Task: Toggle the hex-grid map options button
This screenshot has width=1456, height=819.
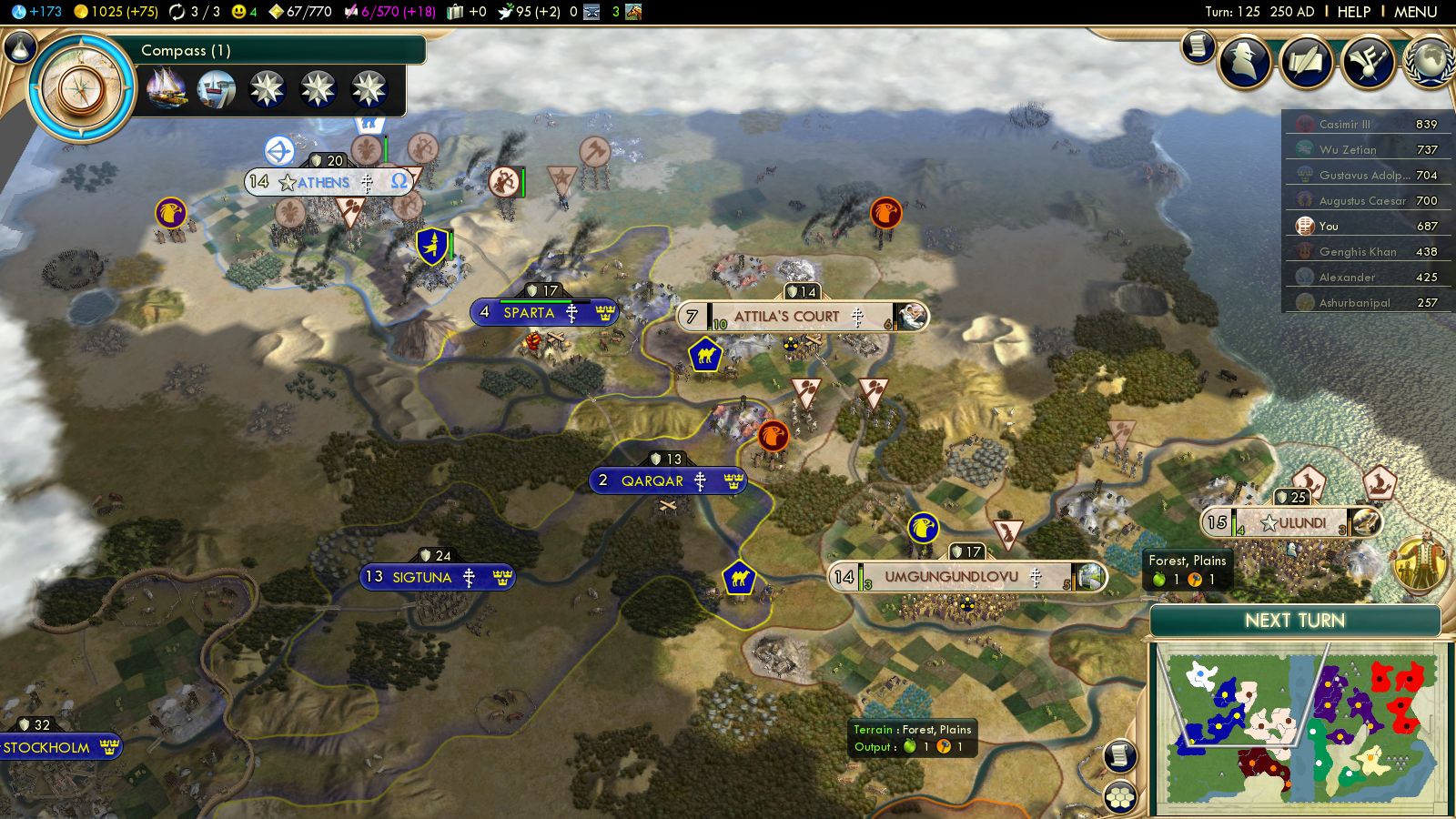Action: pyautogui.click(x=1120, y=798)
